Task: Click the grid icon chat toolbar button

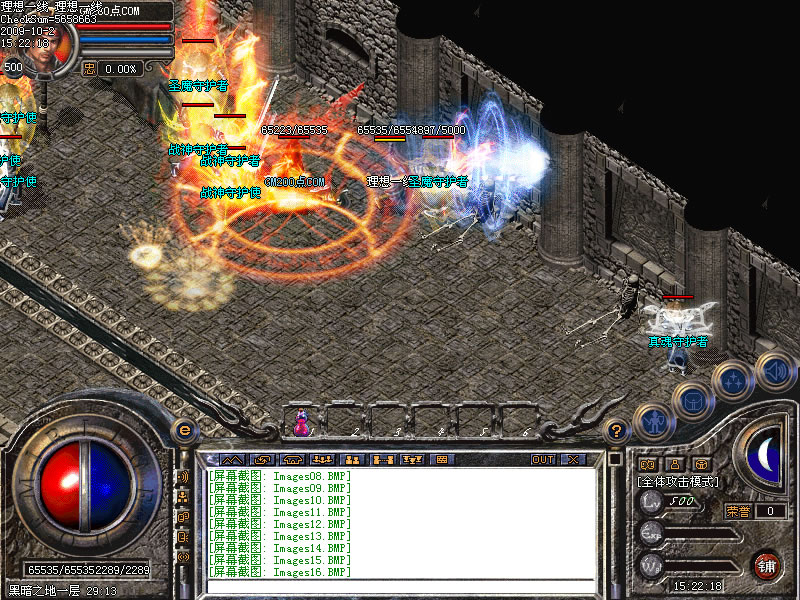Action: pyautogui.click(x=441, y=460)
